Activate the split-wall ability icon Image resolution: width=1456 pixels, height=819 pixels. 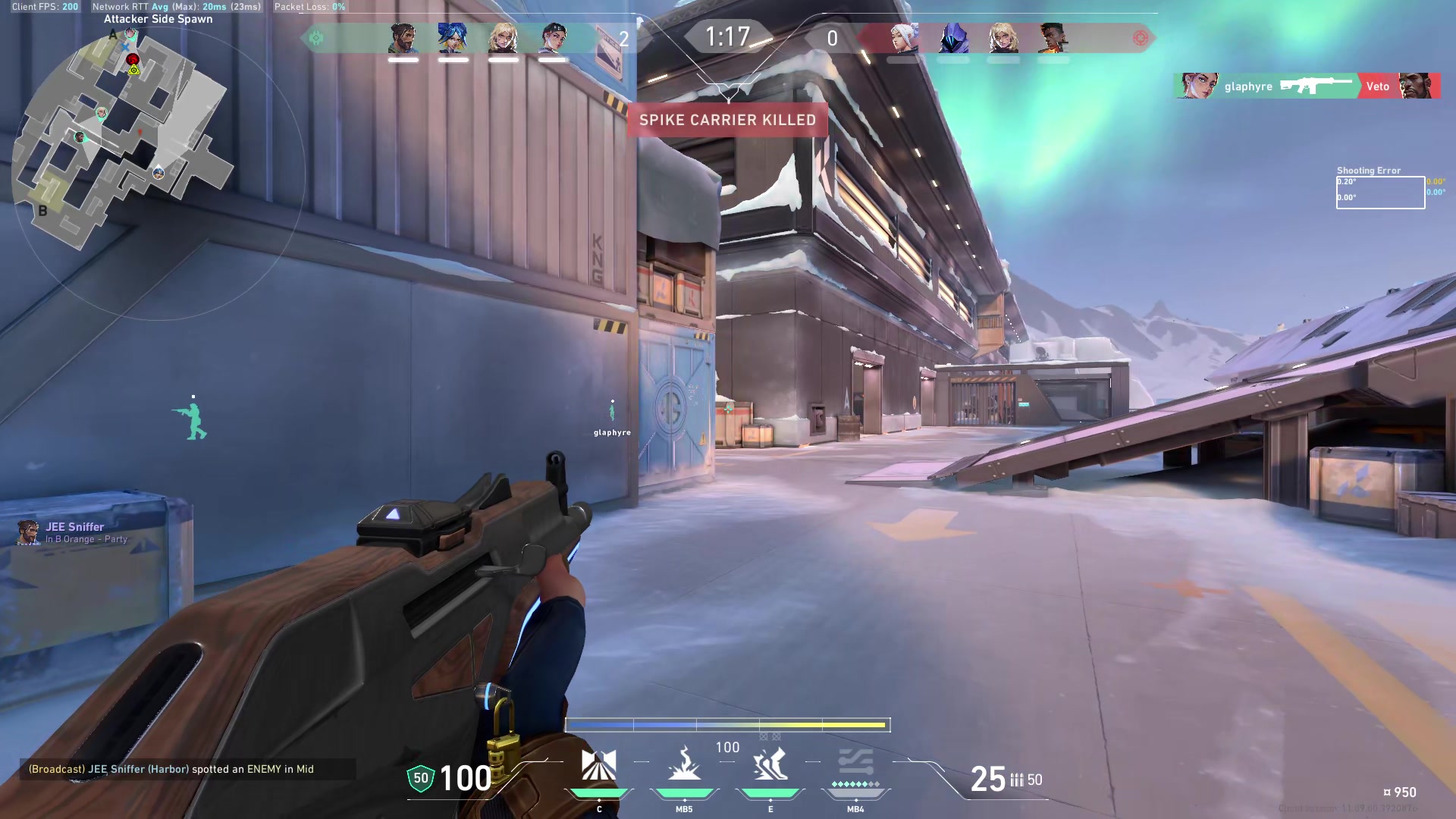tap(598, 764)
